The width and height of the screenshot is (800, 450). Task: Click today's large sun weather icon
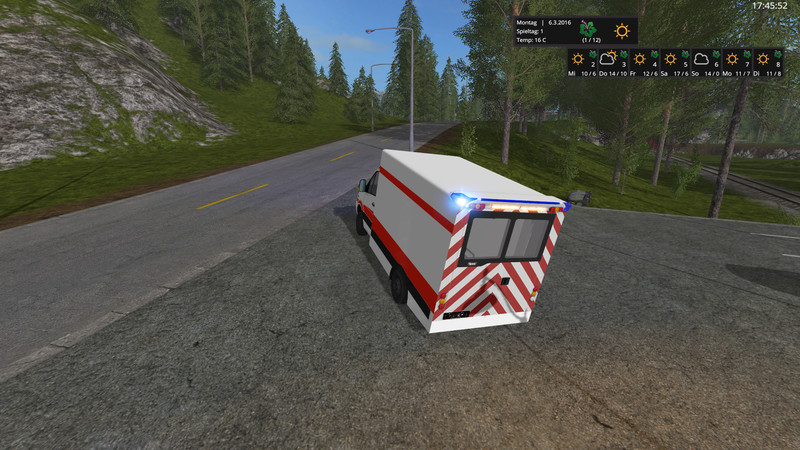click(x=621, y=31)
